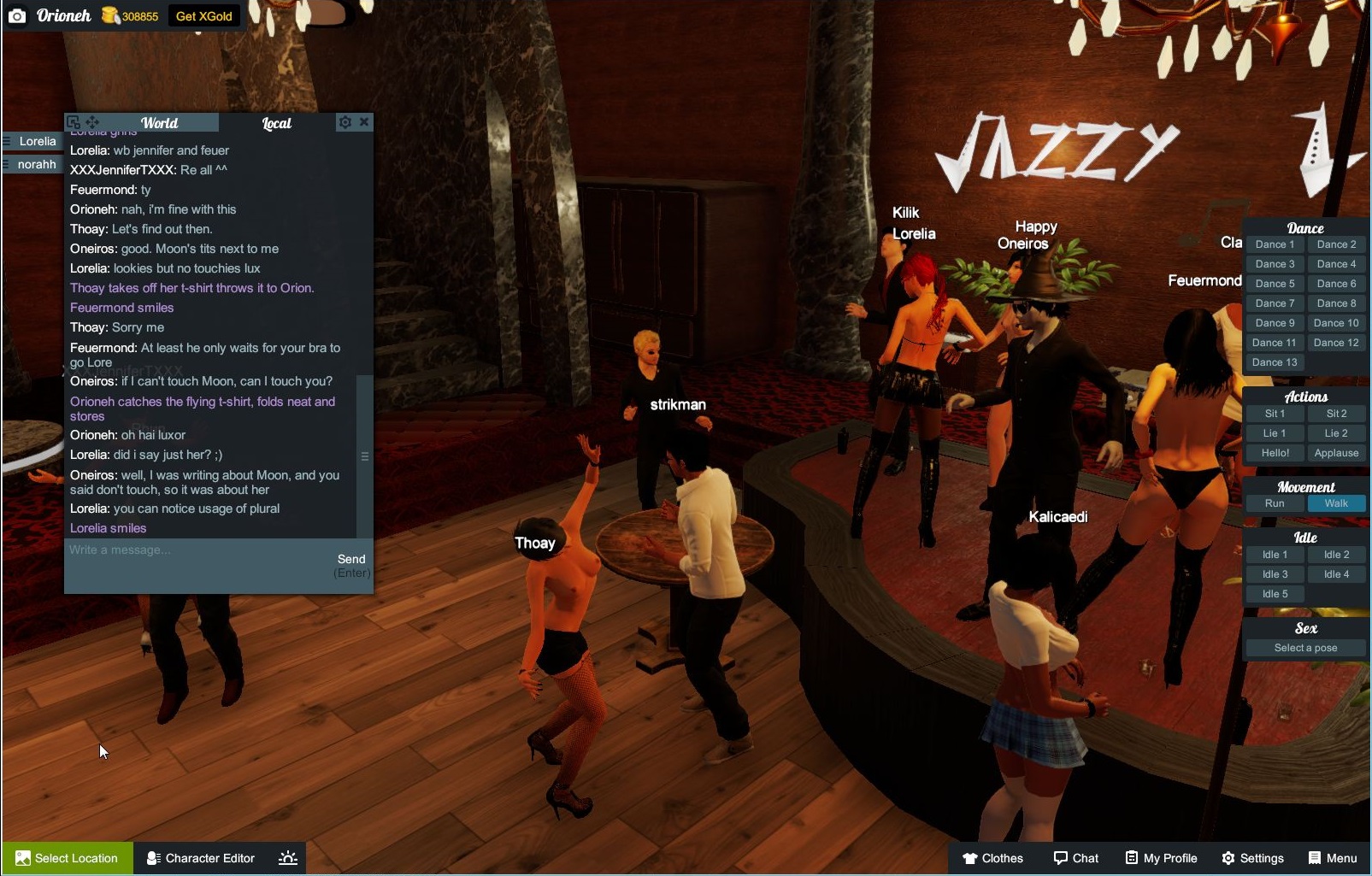Open the Select a pose picker
The height and width of the screenshot is (876, 1372).
1304,648
